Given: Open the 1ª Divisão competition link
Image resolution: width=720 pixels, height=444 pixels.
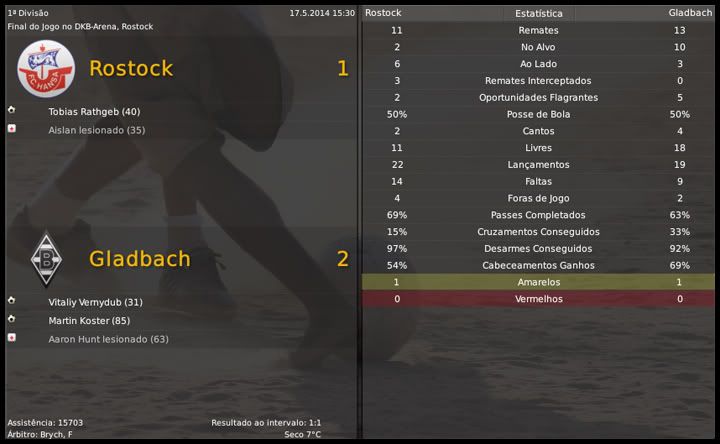Looking at the screenshot, I should click(x=27, y=13).
